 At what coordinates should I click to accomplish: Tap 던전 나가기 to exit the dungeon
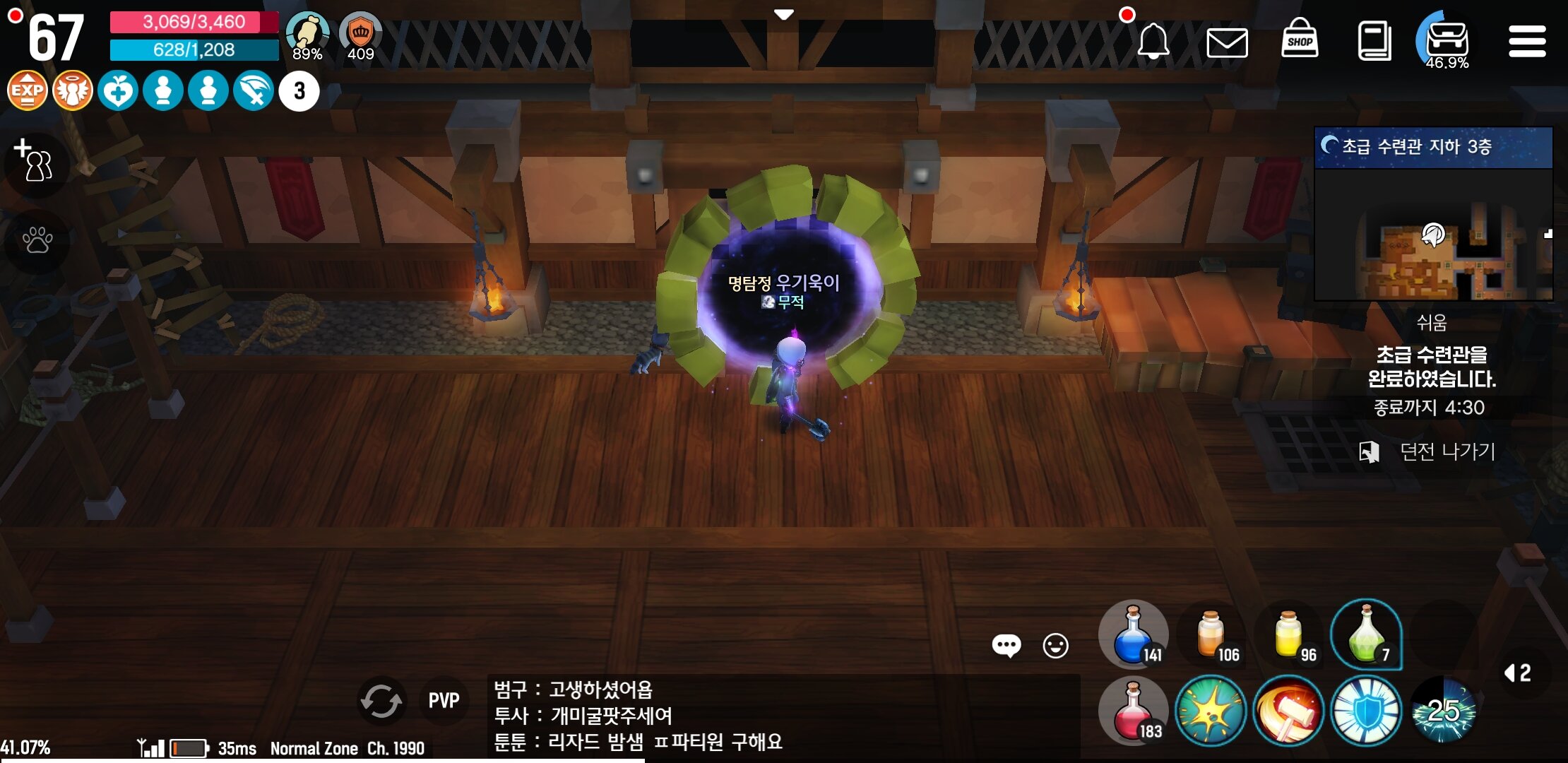[1439, 451]
